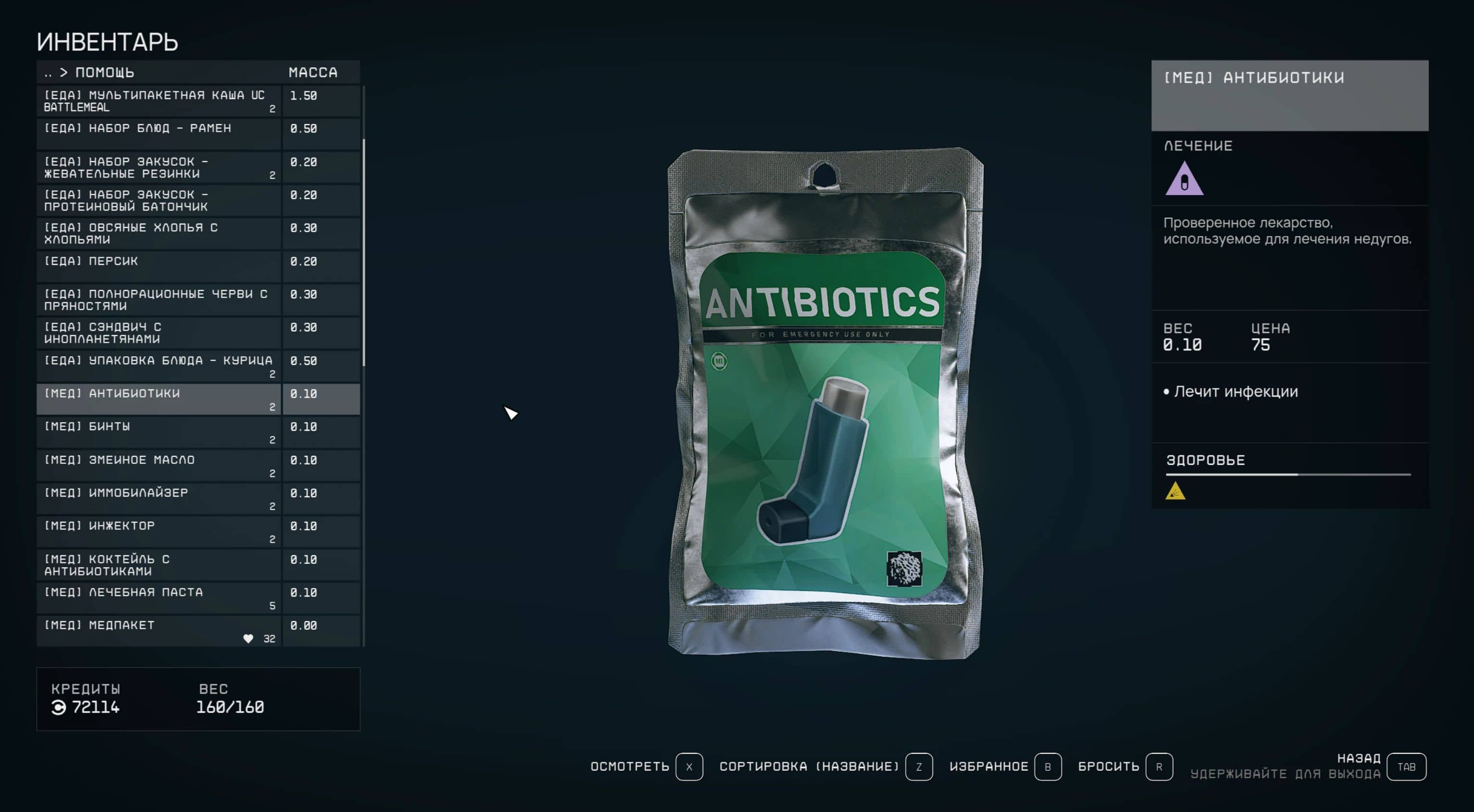Select Набор блюд – Рамен row
Screen dimensions: 1474x812
(x=159, y=133)
